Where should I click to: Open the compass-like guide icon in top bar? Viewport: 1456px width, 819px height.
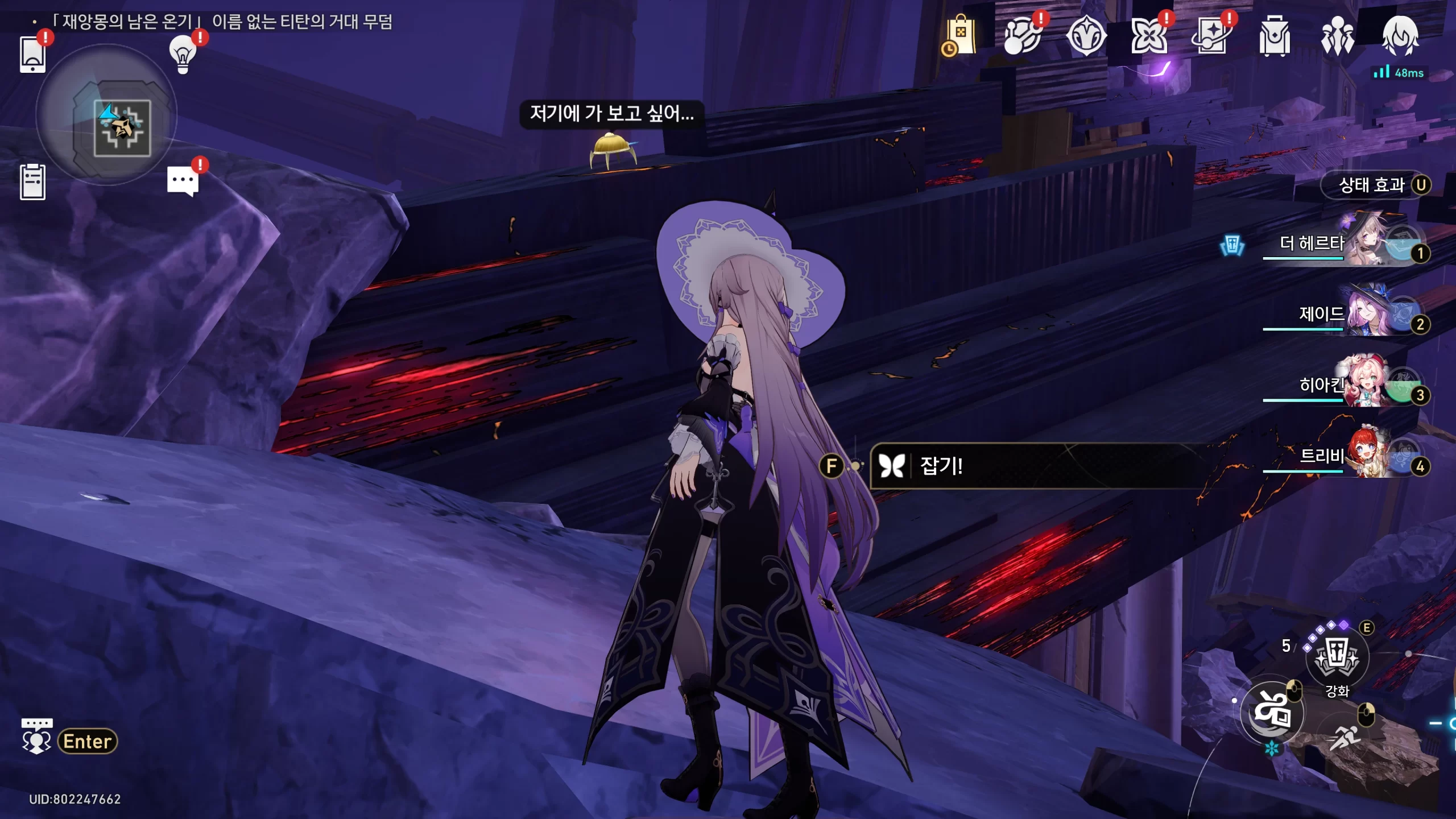coord(1086,36)
